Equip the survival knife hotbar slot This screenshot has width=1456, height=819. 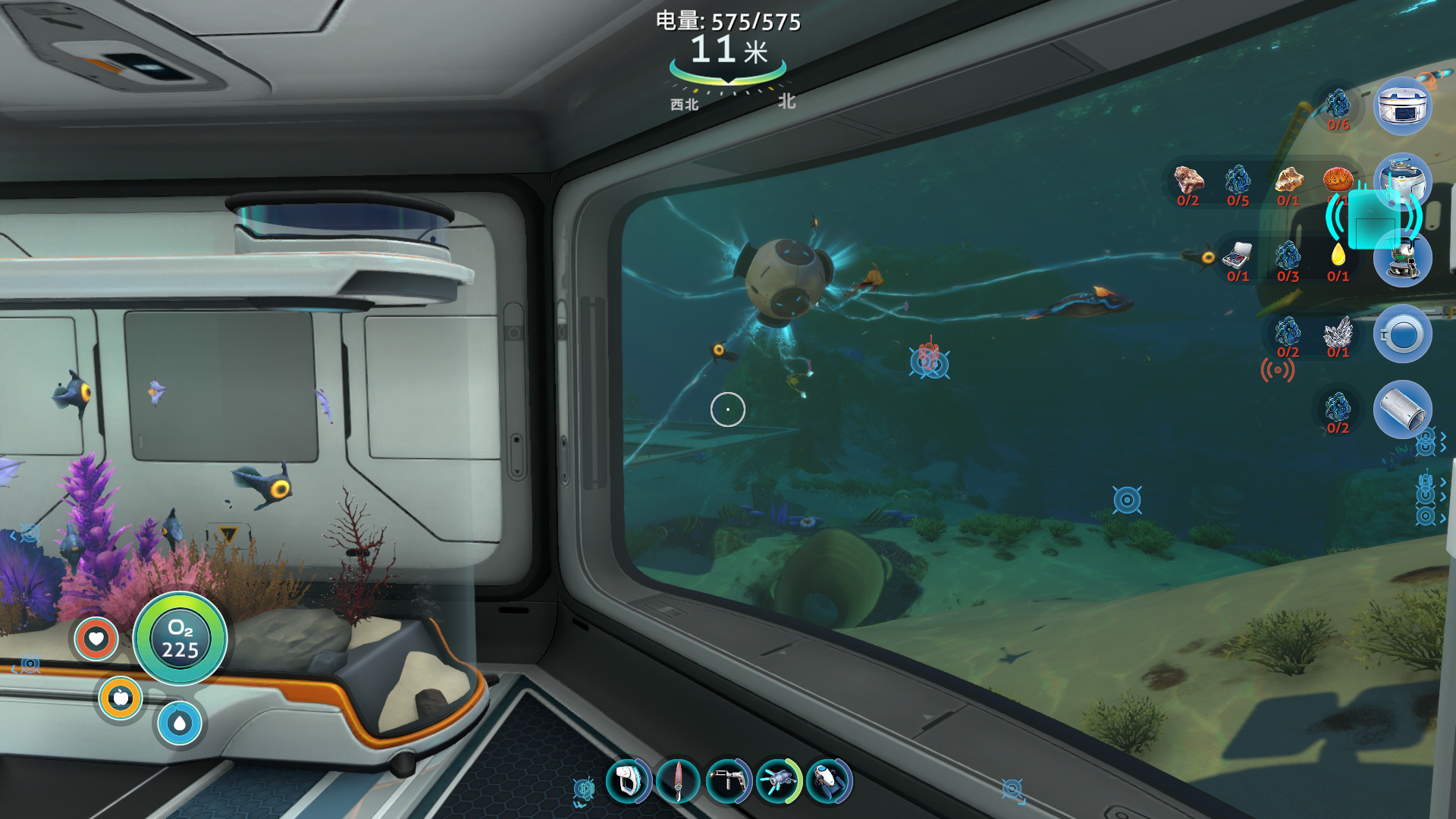point(678,781)
